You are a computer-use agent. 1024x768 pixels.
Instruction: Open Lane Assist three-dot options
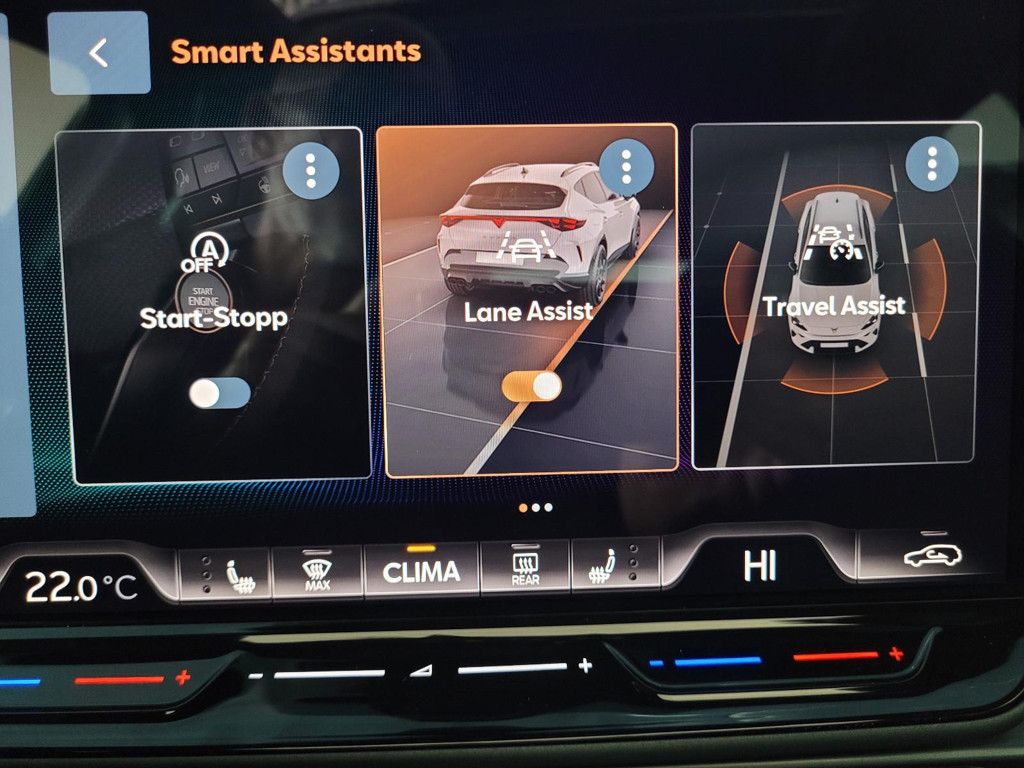point(627,167)
